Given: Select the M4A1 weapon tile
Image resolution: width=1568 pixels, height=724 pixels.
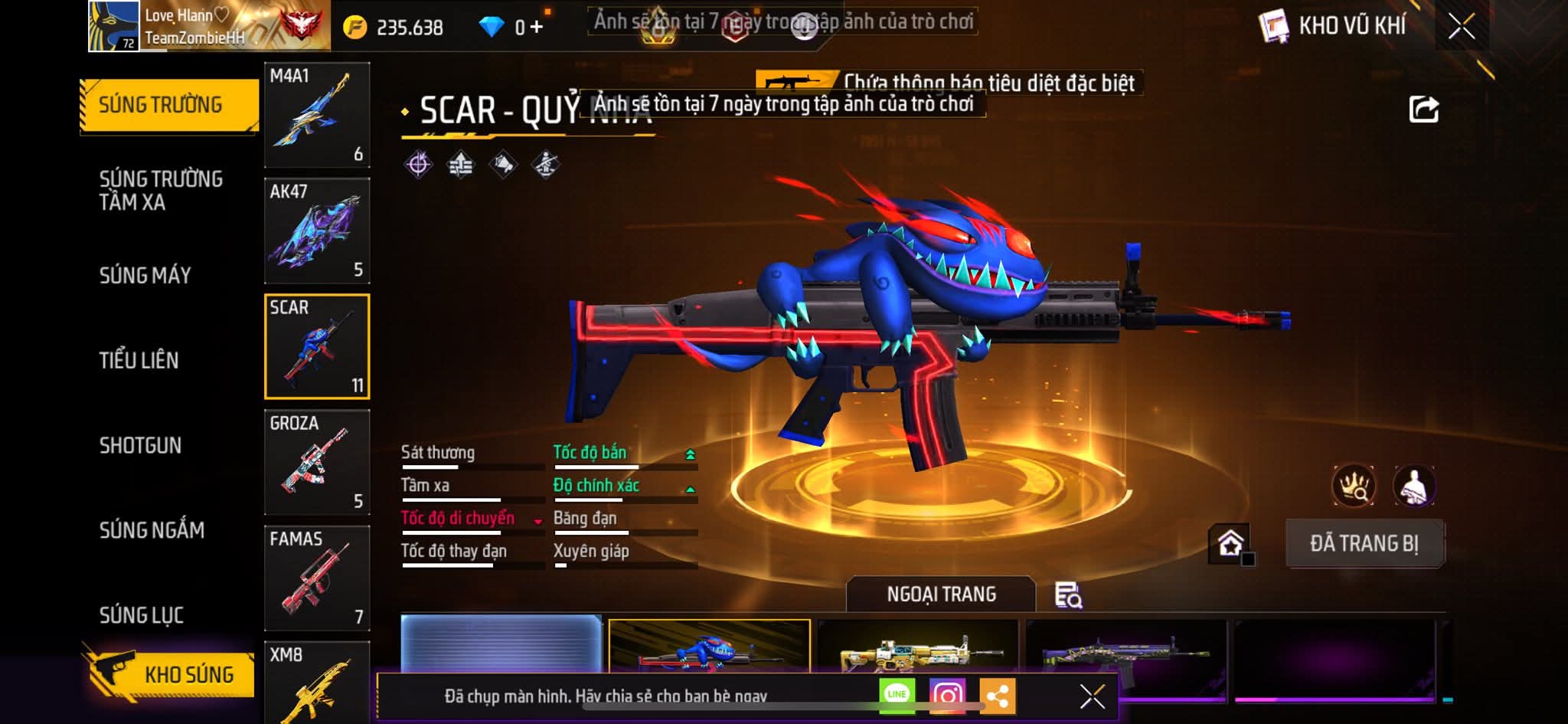Looking at the screenshot, I should tap(317, 115).
